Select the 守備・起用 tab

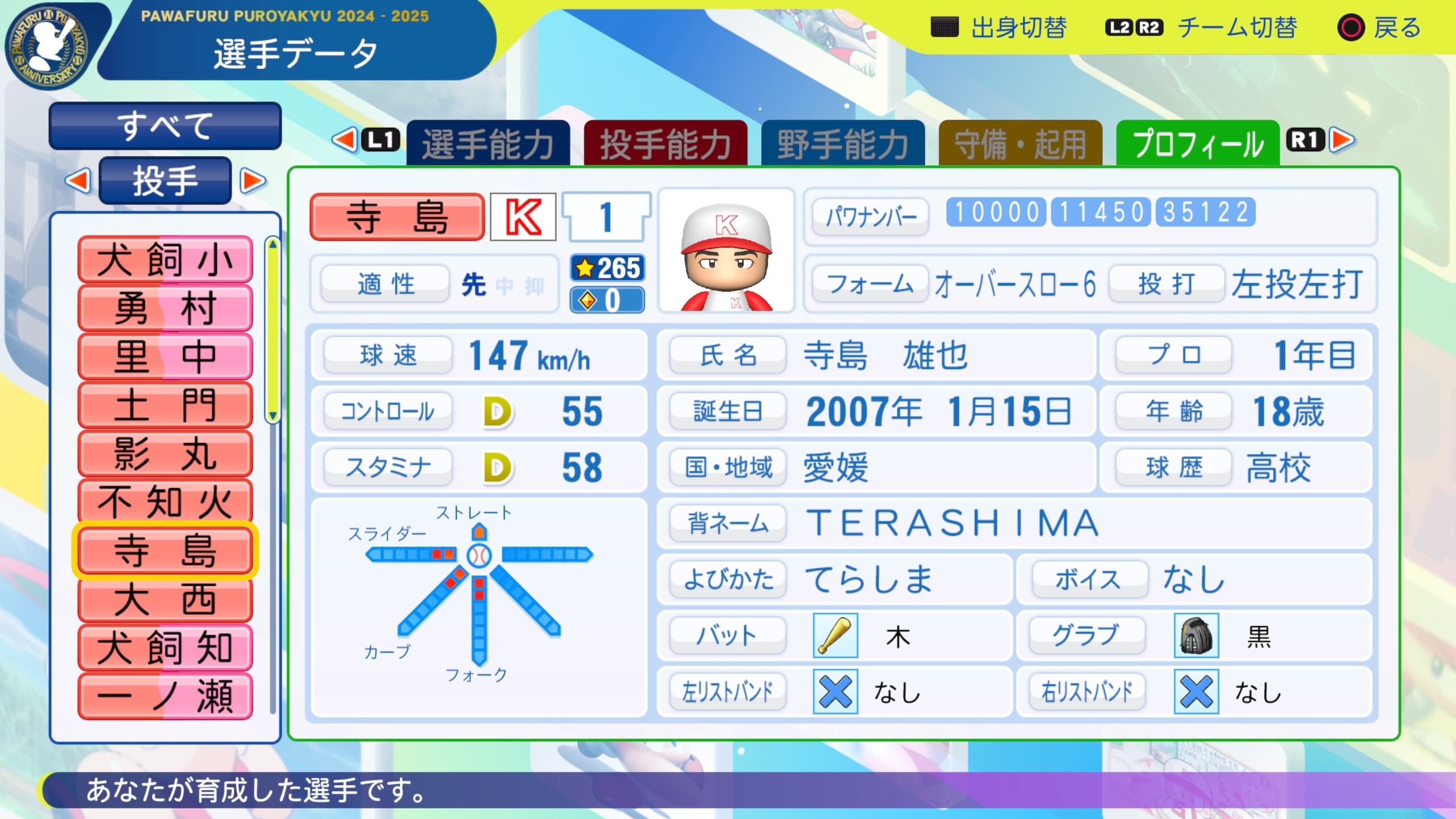(x=1020, y=143)
